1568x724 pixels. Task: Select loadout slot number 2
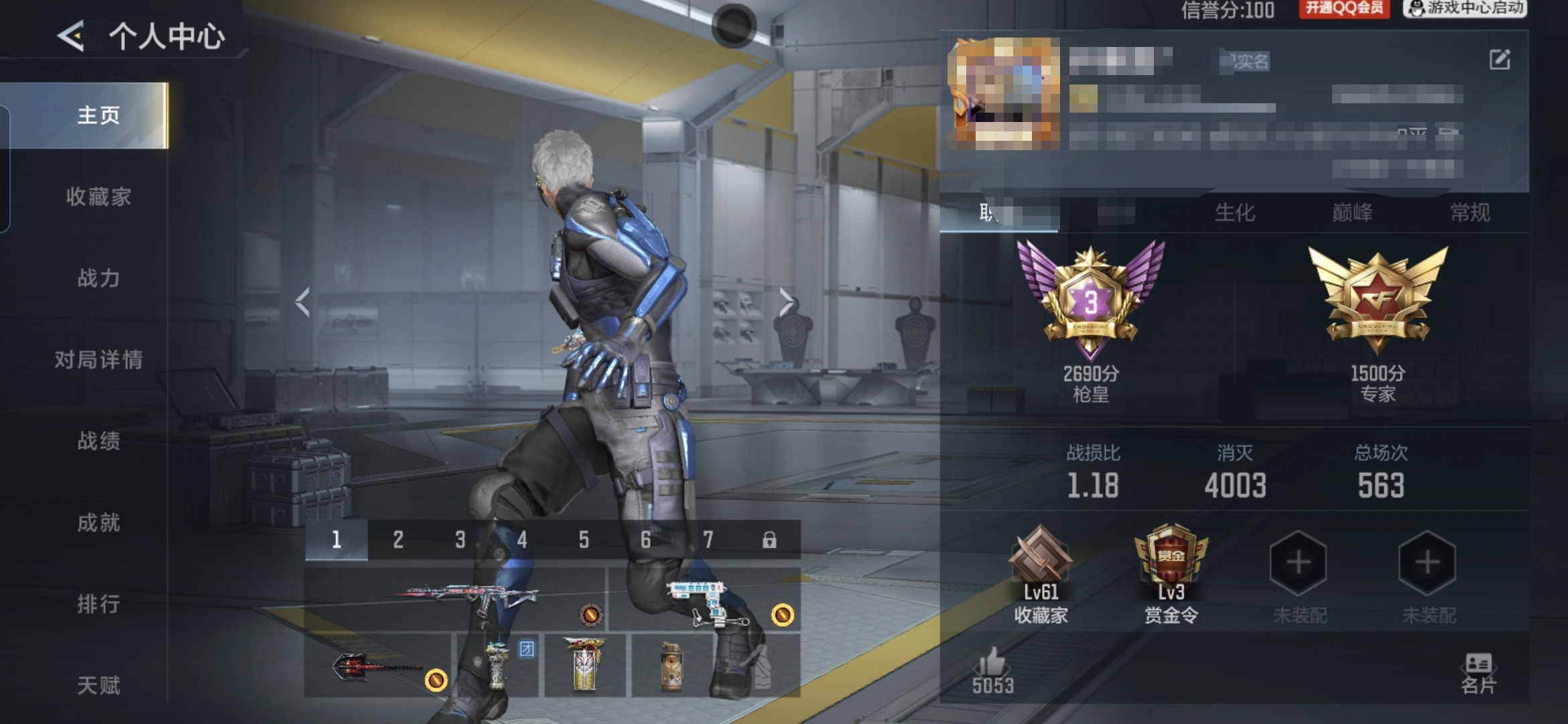coord(398,540)
